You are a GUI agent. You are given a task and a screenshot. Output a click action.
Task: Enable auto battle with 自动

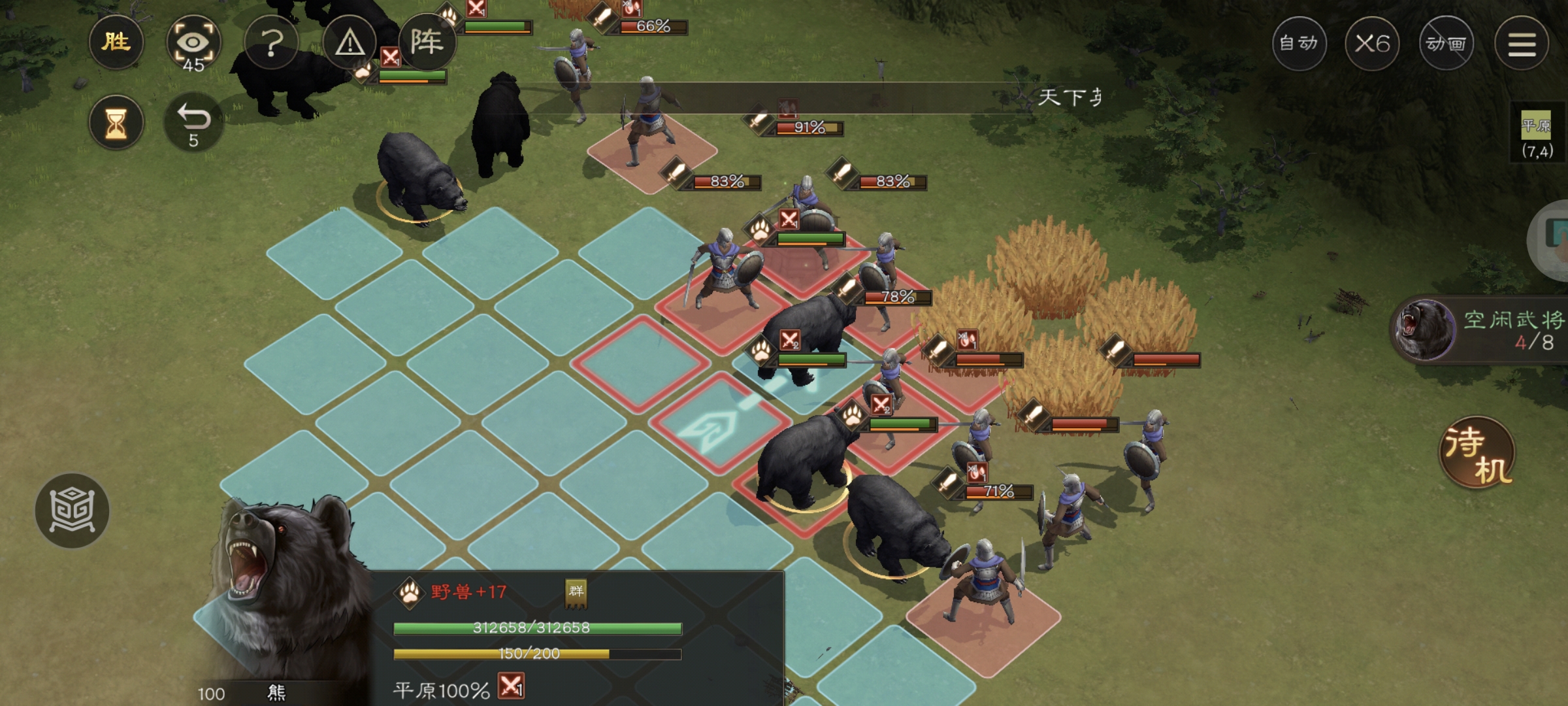[1299, 44]
